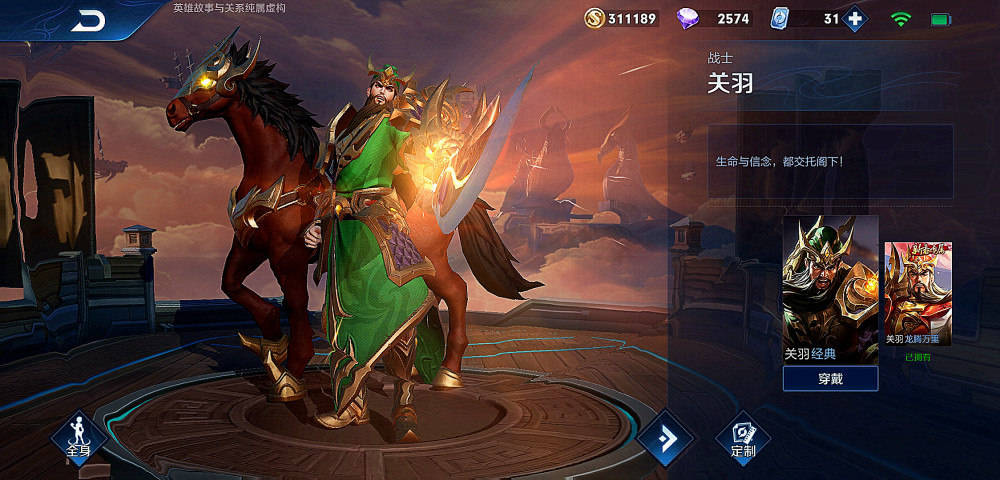Open the gold coin balance
This screenshot has width=1000, height=480.
622,18
